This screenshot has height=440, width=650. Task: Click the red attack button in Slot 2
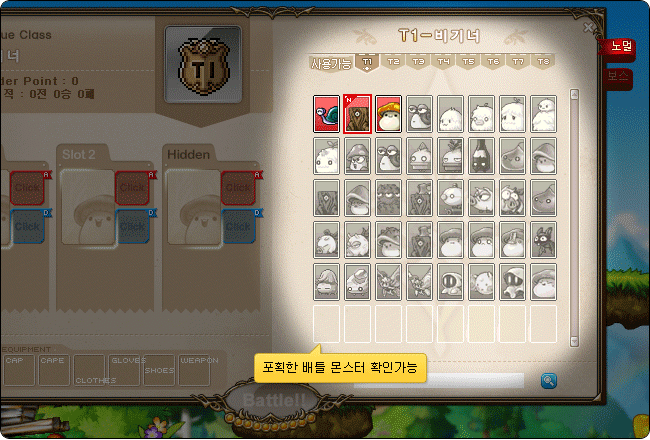click(x=132, y=188)
